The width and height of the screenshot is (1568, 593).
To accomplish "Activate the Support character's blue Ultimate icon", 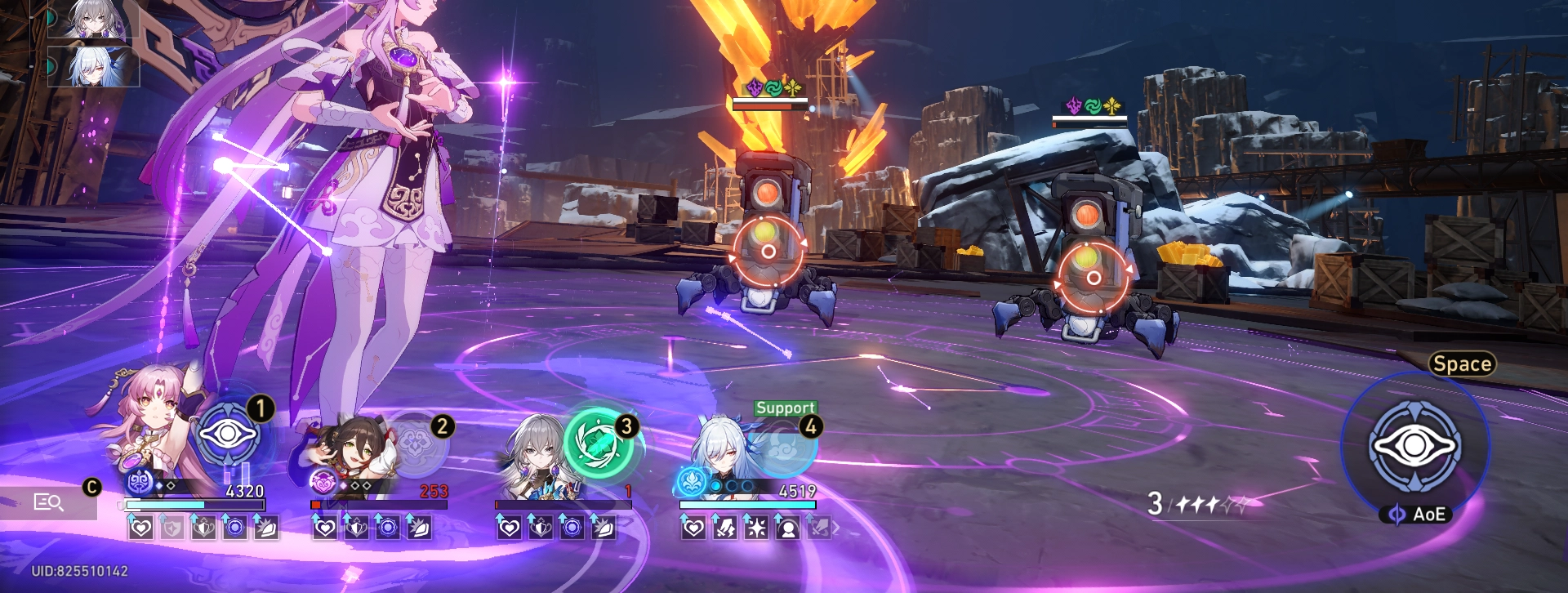I will pyautogui.click(x=784, y=448).
